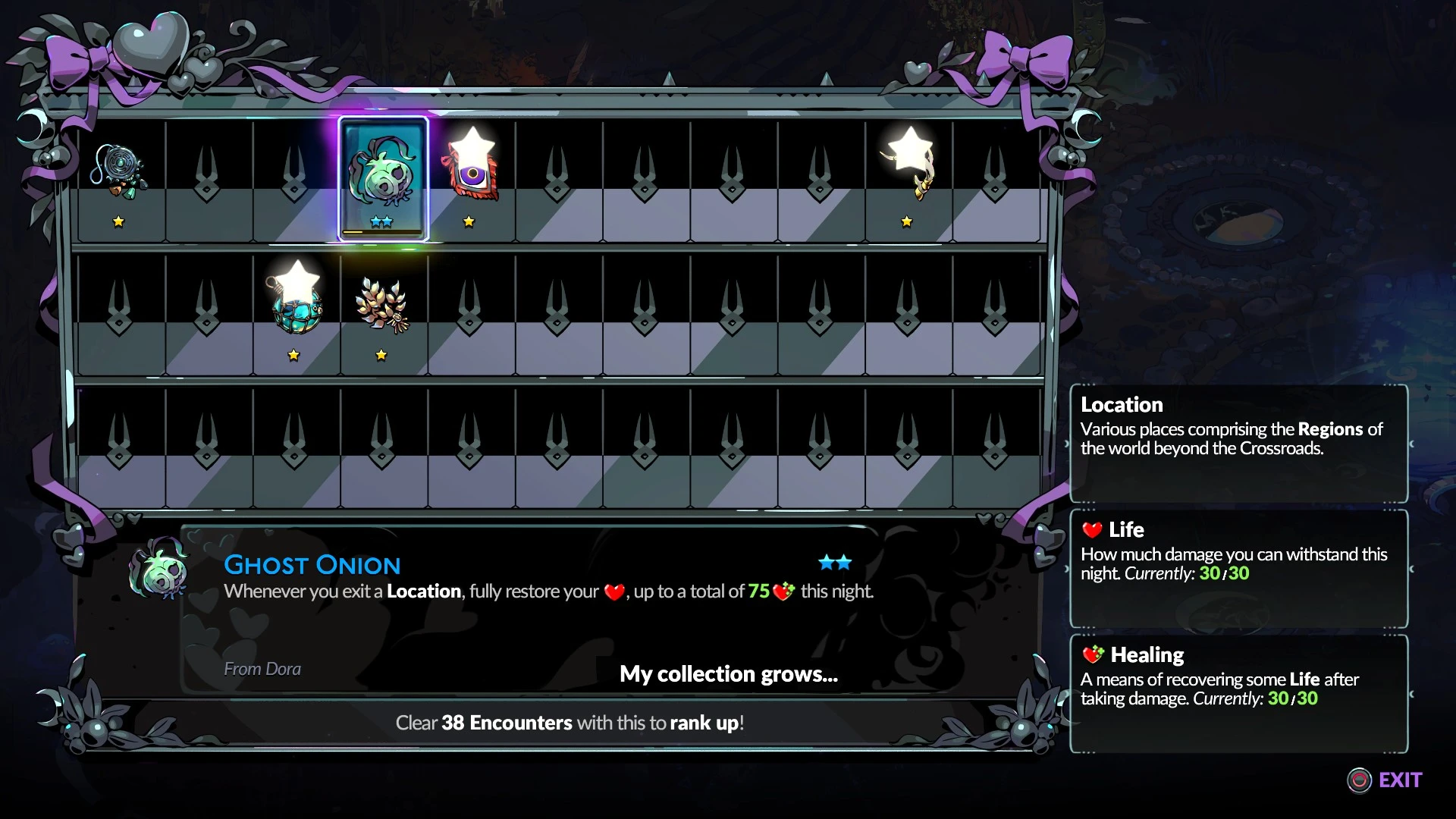This screenshot has width=1456, height=819.
Task: Click the healing heart icon in the Healing panel
Action: [1092, 654]
